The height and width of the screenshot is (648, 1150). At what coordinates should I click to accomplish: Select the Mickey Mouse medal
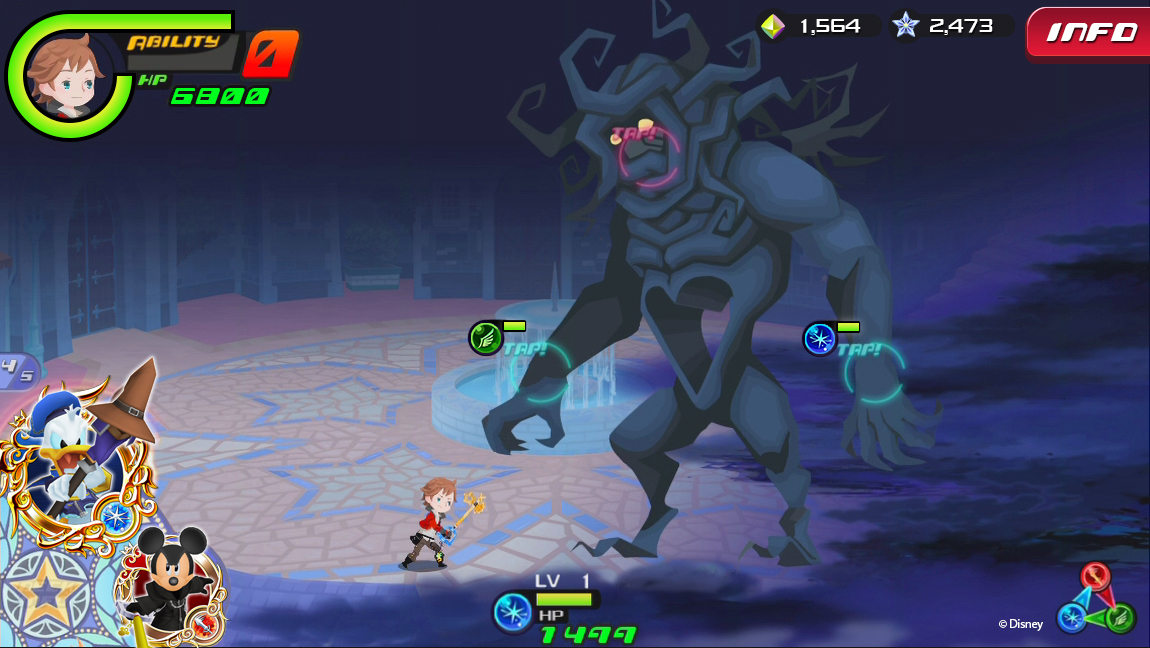(x=167, y=583)
